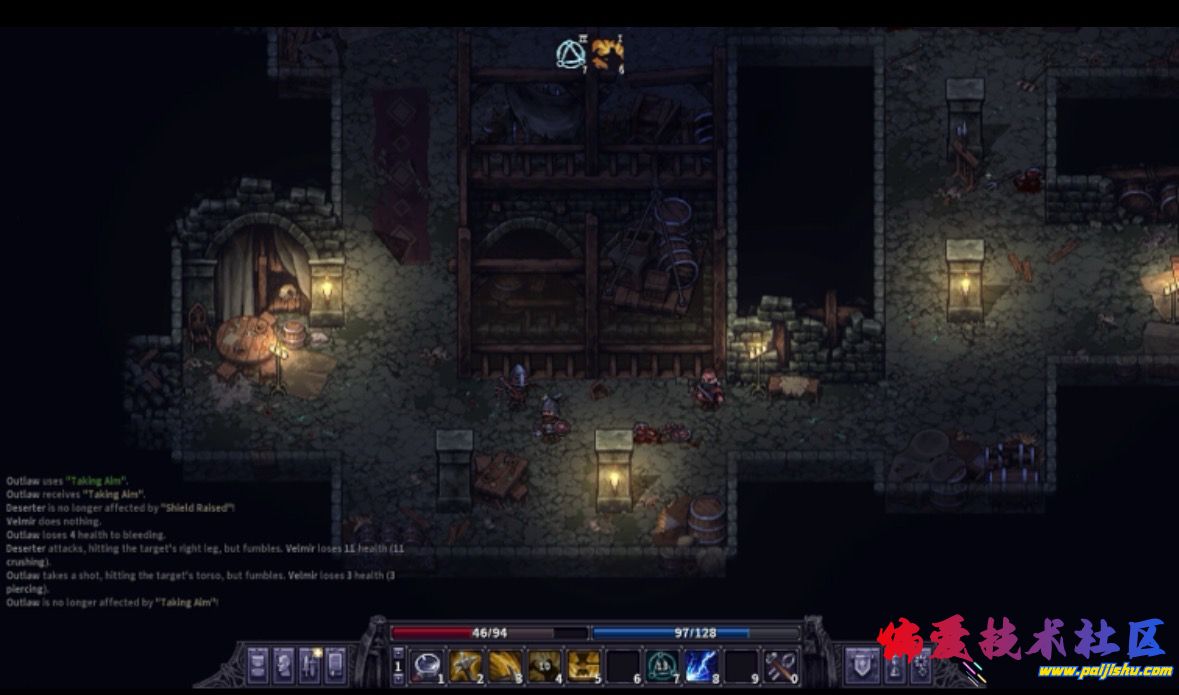This screenshot has height=695, width=1179.
Task: Cast the blue lightning spell in slot 8
Action: click(x=699, y=663)
